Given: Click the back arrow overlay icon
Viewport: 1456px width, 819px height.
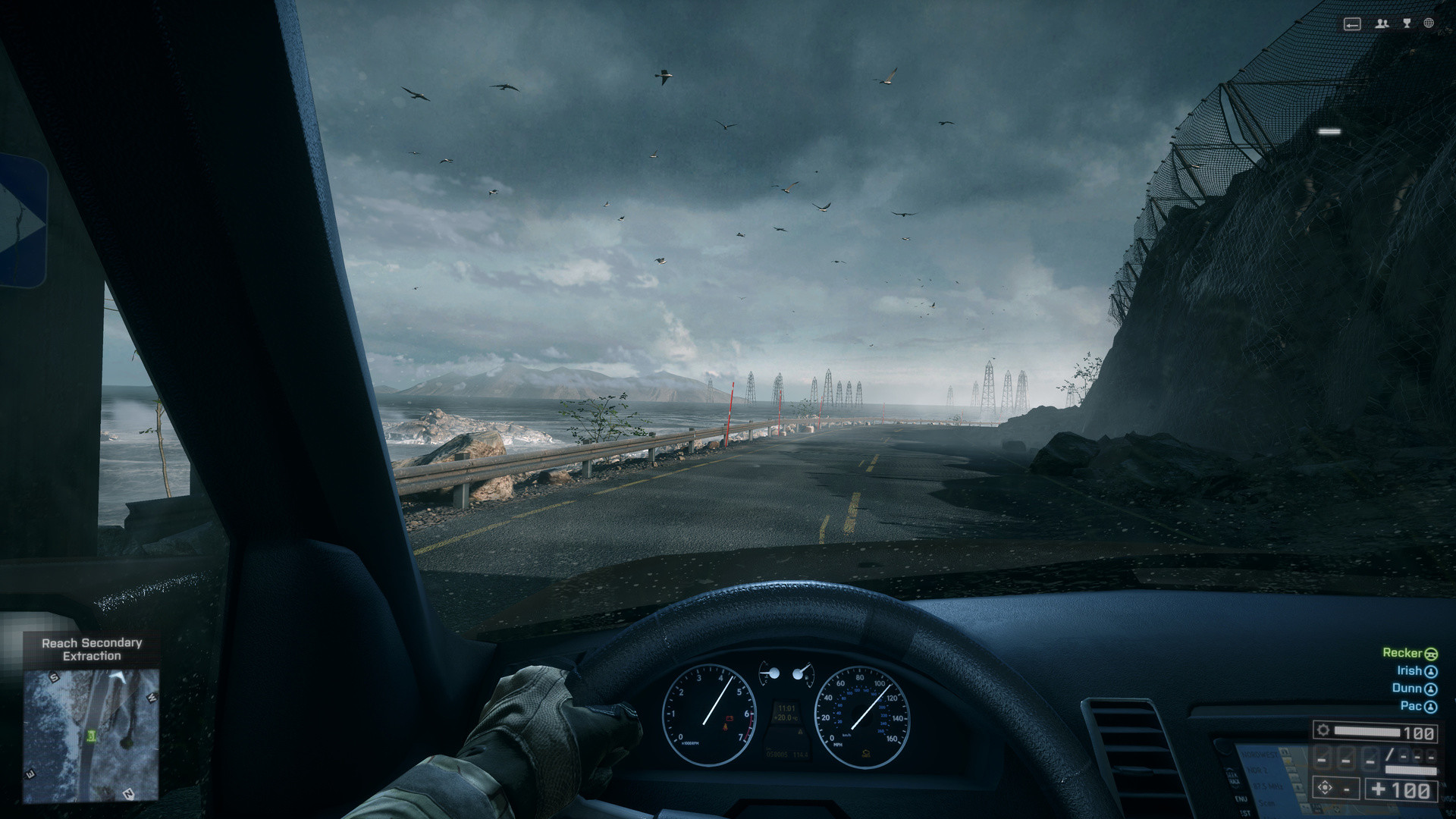Looking at the screenshot, I should 1352,24.
